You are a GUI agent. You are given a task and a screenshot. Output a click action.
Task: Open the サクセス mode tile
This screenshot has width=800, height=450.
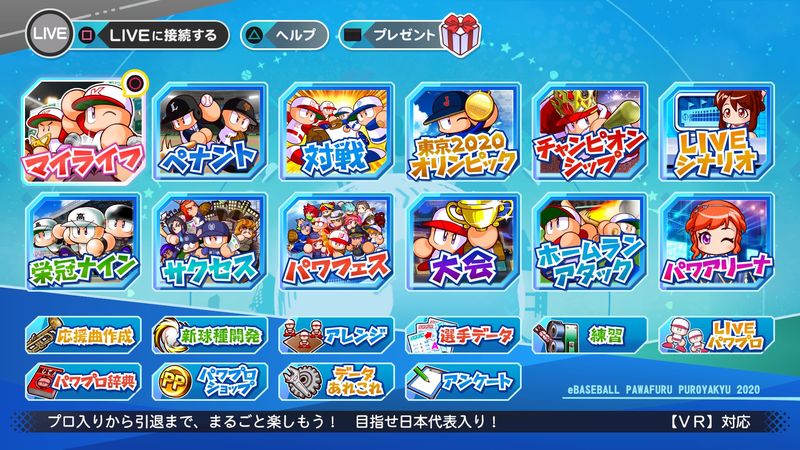208,240
